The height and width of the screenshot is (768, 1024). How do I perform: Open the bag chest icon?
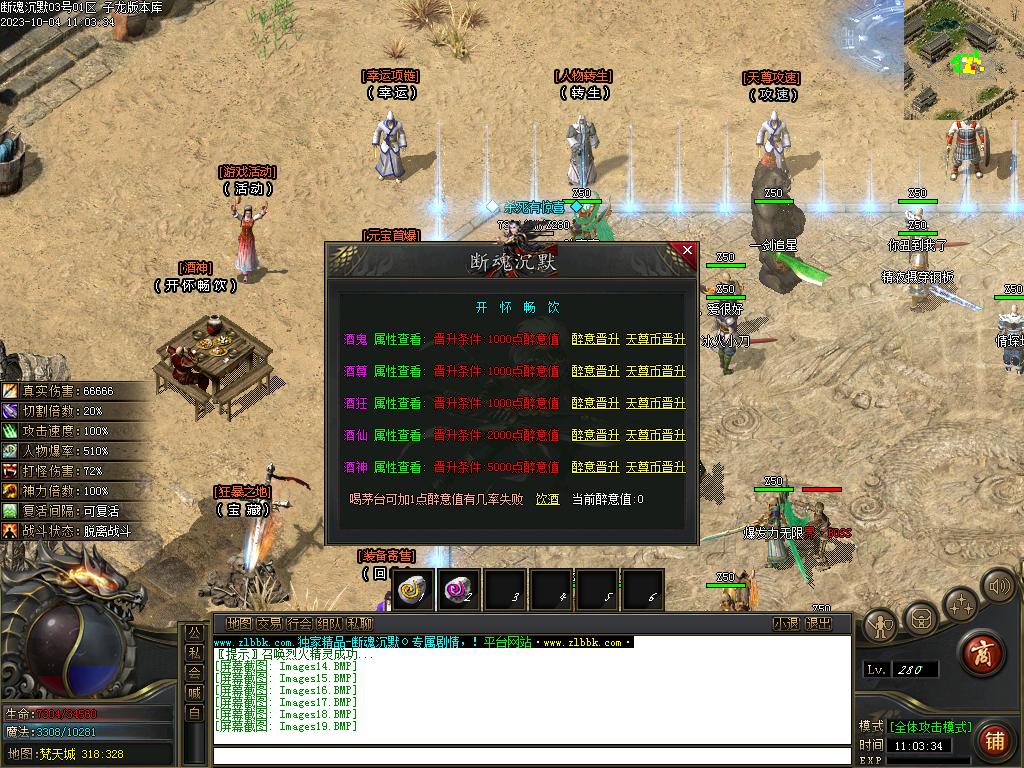[x=920, y=613]
